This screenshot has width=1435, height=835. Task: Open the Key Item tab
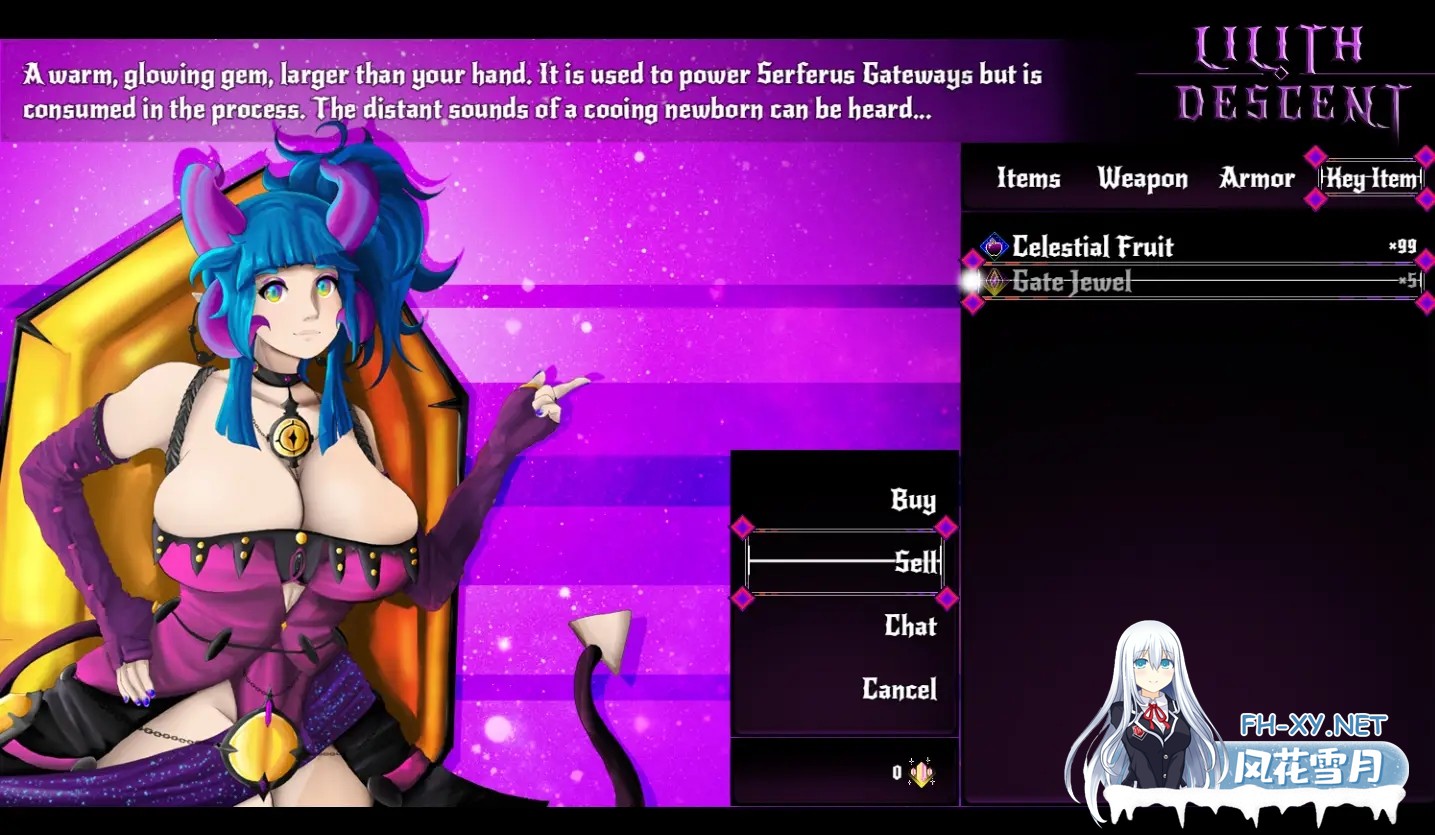[x=1370, y=179]
